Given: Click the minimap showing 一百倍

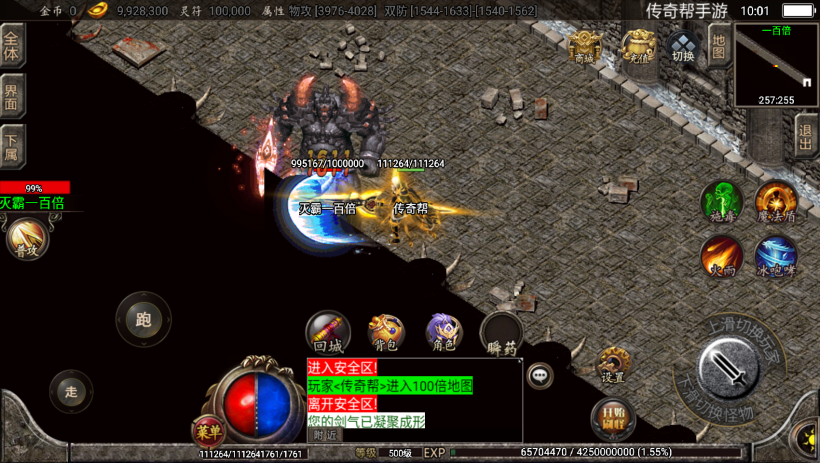Looking at the screenshot, I should [776, 65].
